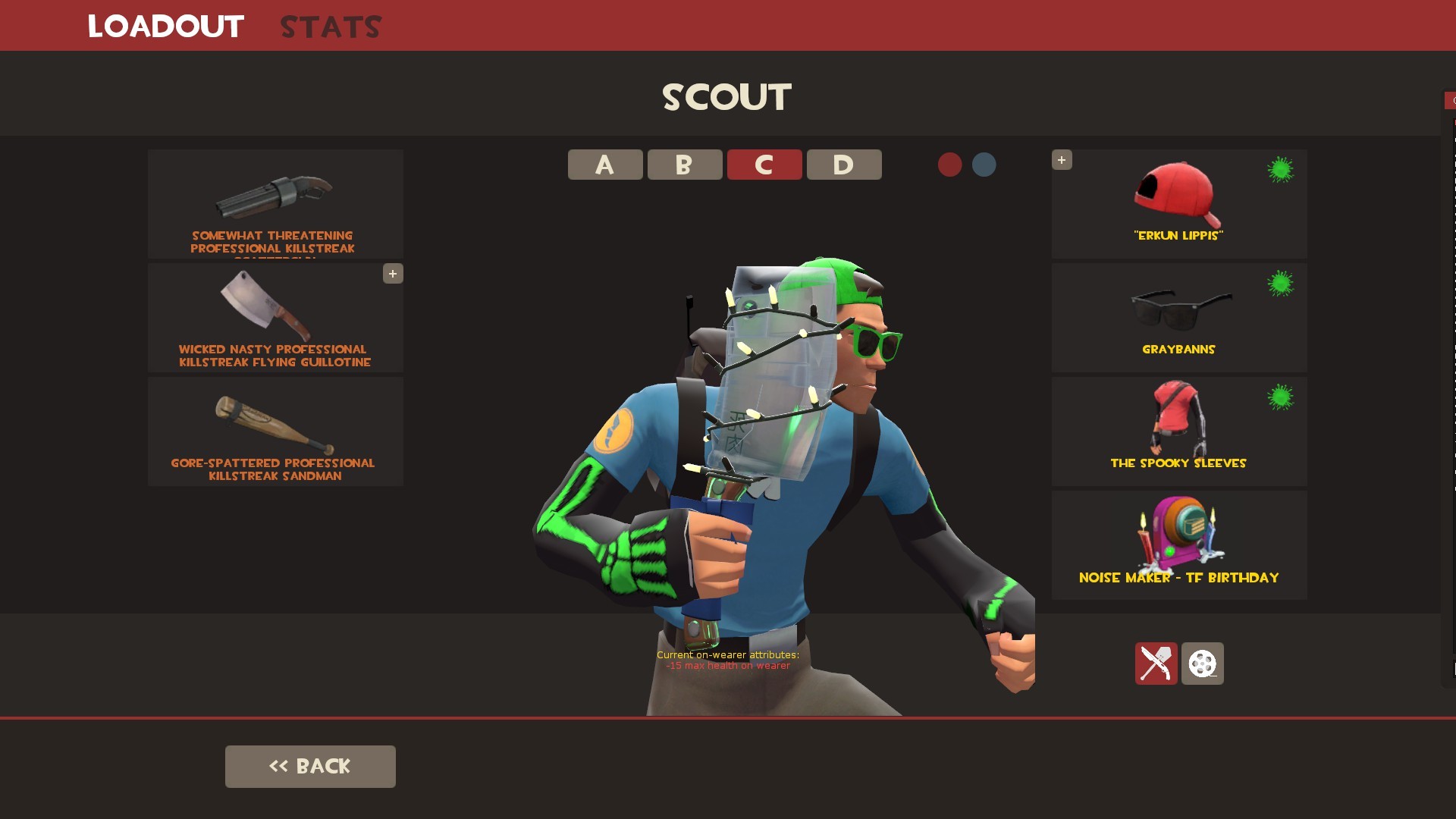
Task: Open the Wicked Nasty Flying Guillotine slot
Action: coord(275,318)
